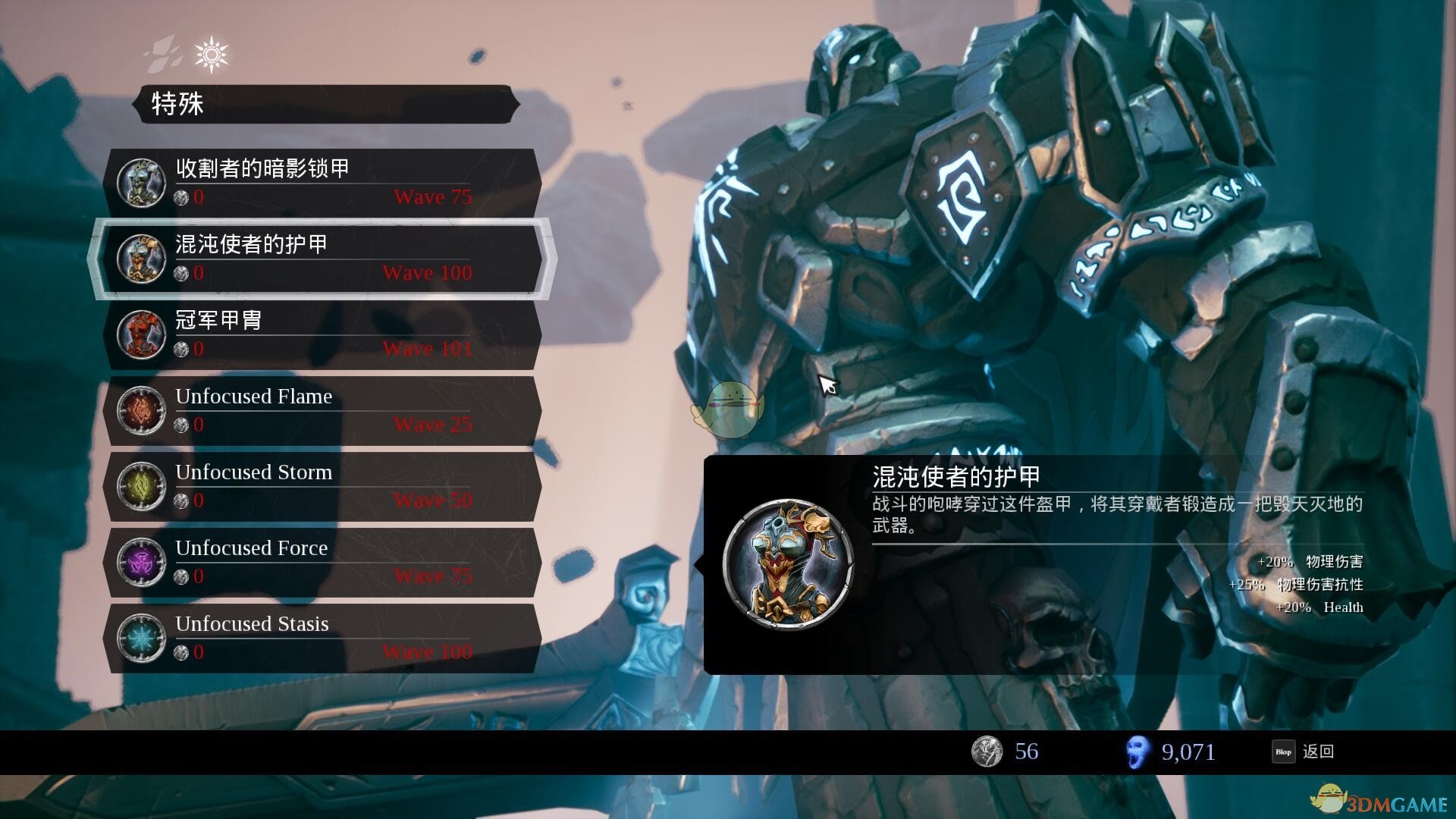Screen dimensions: 1456x819
Task: Switch to the sun-shaped category tab
Action: (211, 55)
